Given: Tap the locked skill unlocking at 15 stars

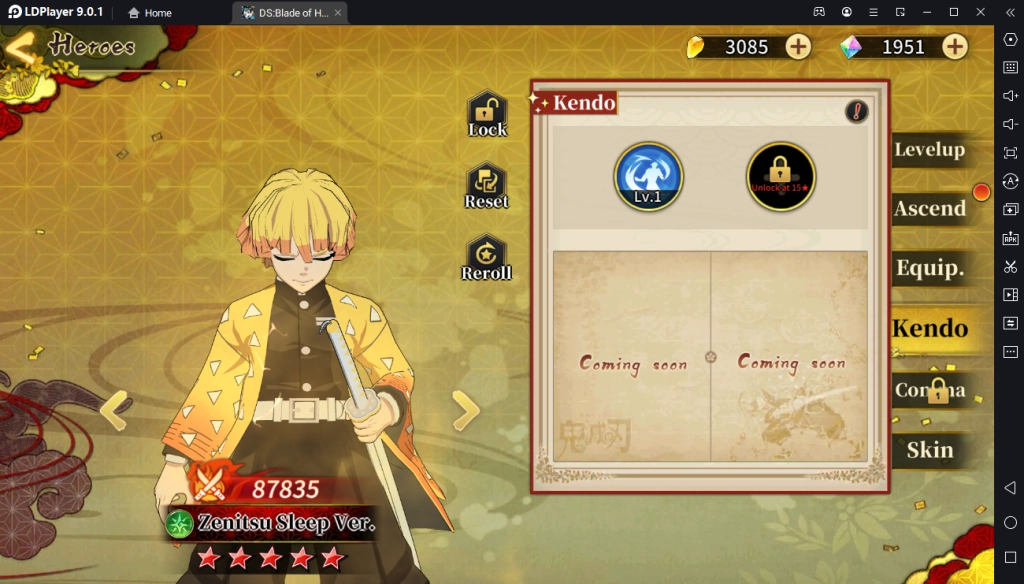Looking at the screenshot, I should pyautogui.click(x=781, y=176).
